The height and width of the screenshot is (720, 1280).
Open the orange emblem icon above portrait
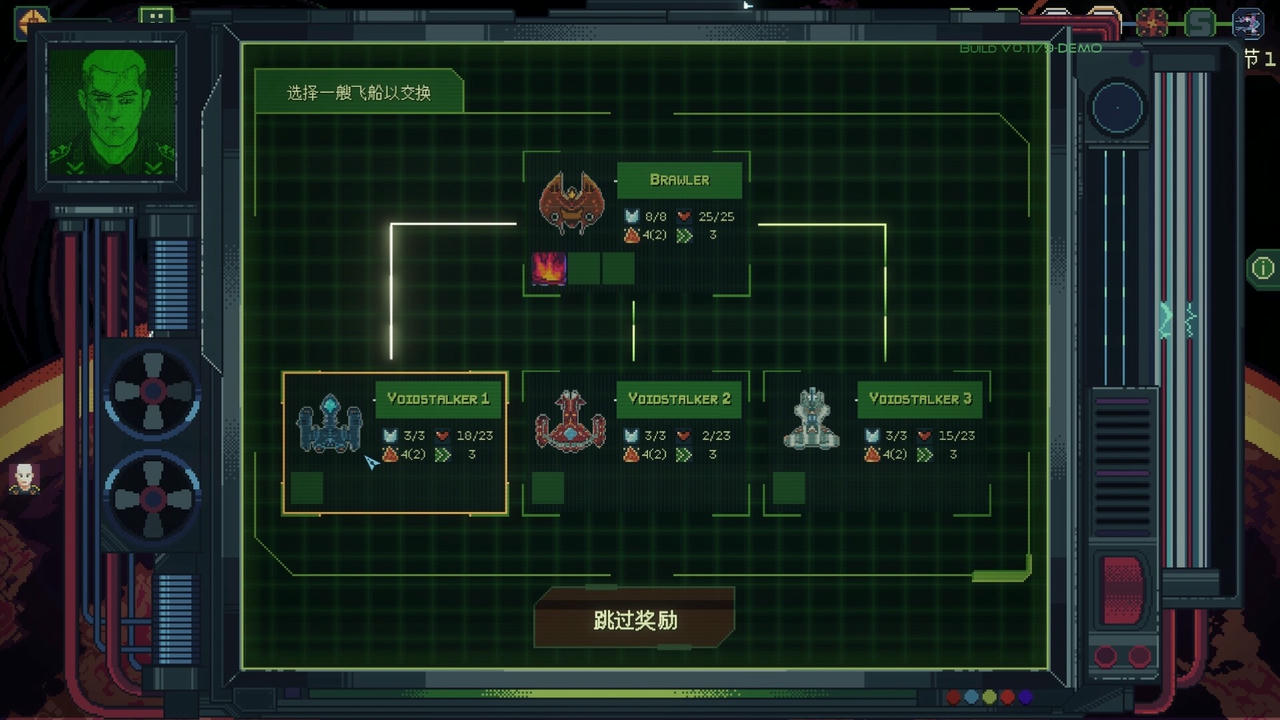(x=32, y=20)
